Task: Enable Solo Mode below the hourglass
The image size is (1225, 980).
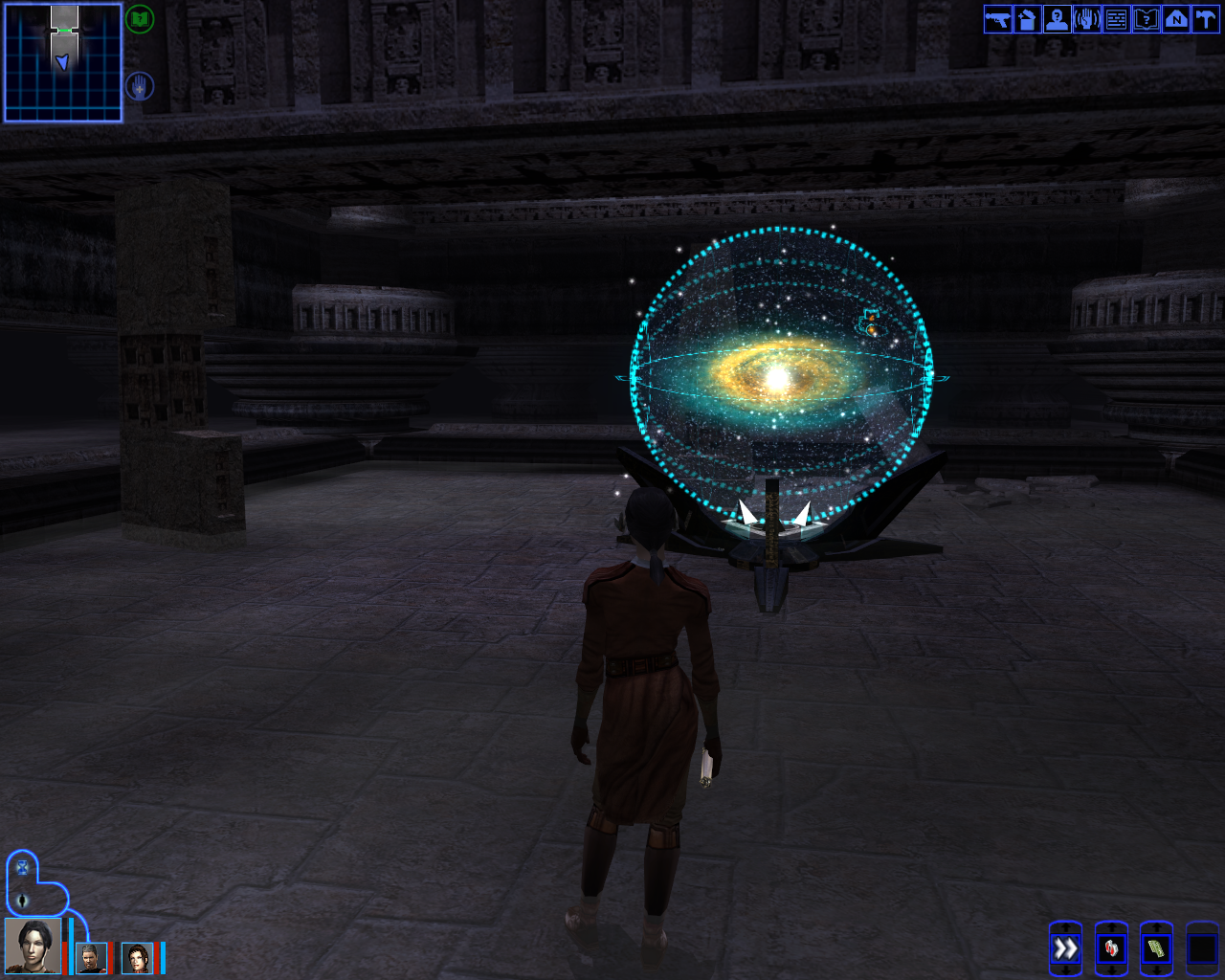Action: click(x=22, y=900)
